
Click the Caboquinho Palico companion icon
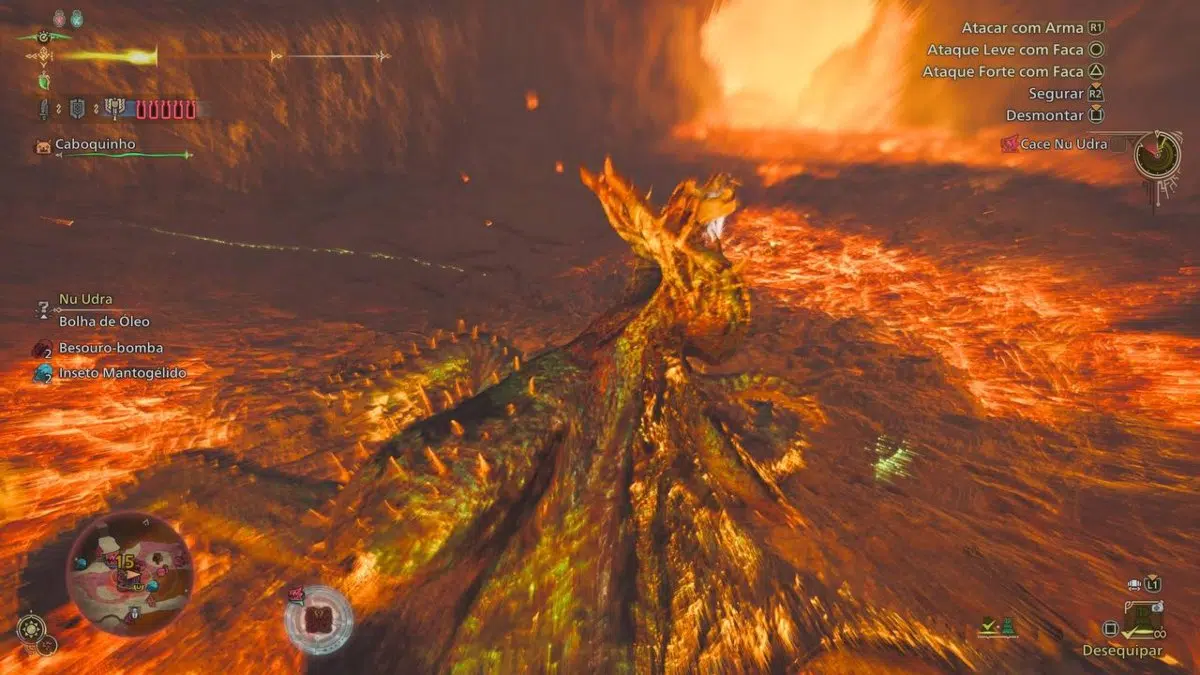pos(42,146)
